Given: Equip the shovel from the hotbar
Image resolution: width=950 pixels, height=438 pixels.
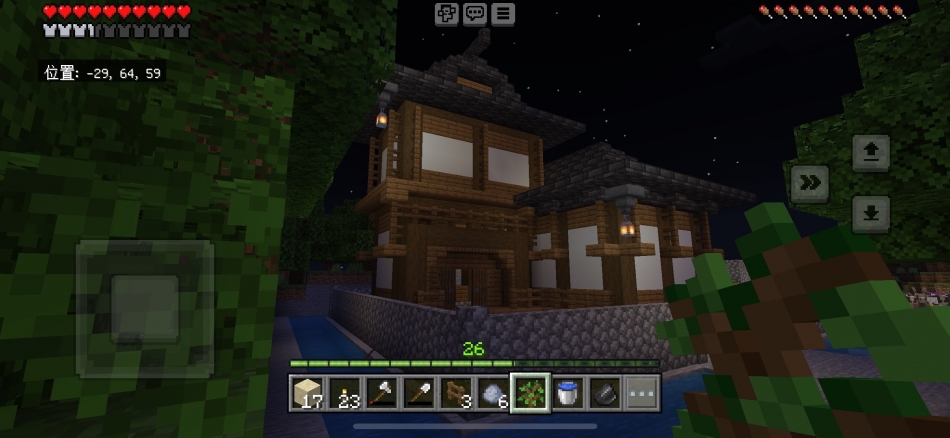Looking at the screenshot, I should (x=419, y=393).
